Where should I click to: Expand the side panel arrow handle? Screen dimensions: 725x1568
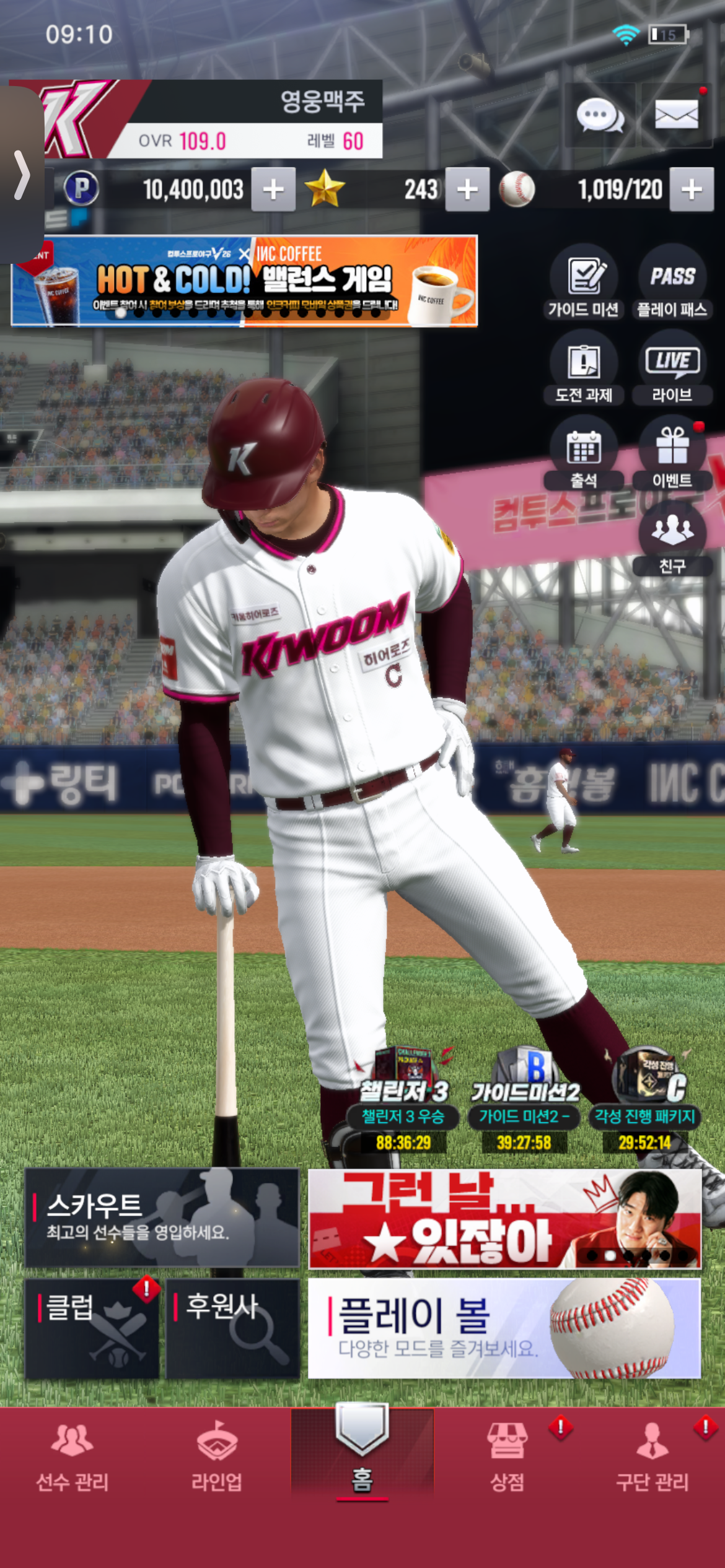point(22,175)
